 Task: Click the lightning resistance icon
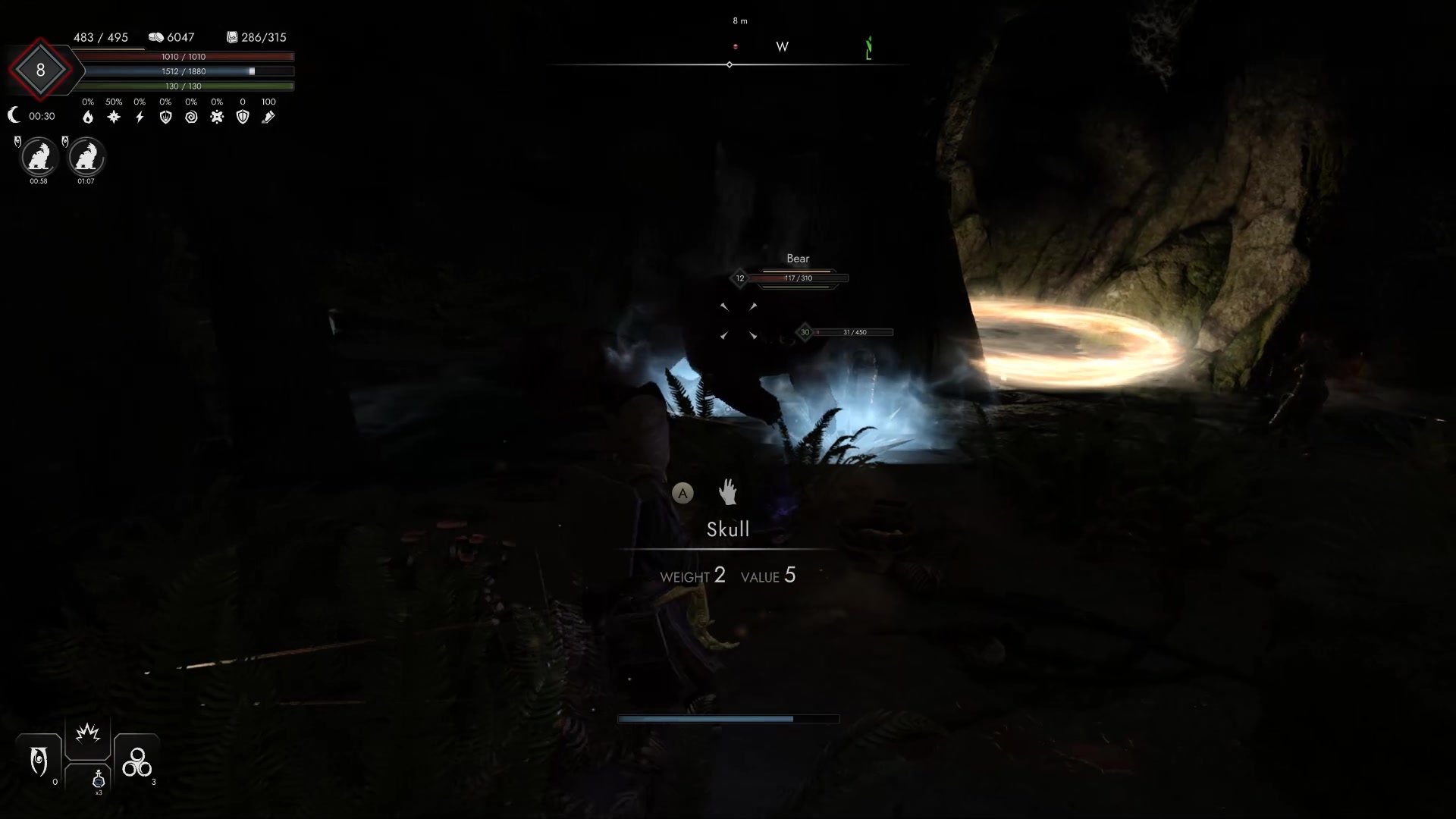coord(140,117)
